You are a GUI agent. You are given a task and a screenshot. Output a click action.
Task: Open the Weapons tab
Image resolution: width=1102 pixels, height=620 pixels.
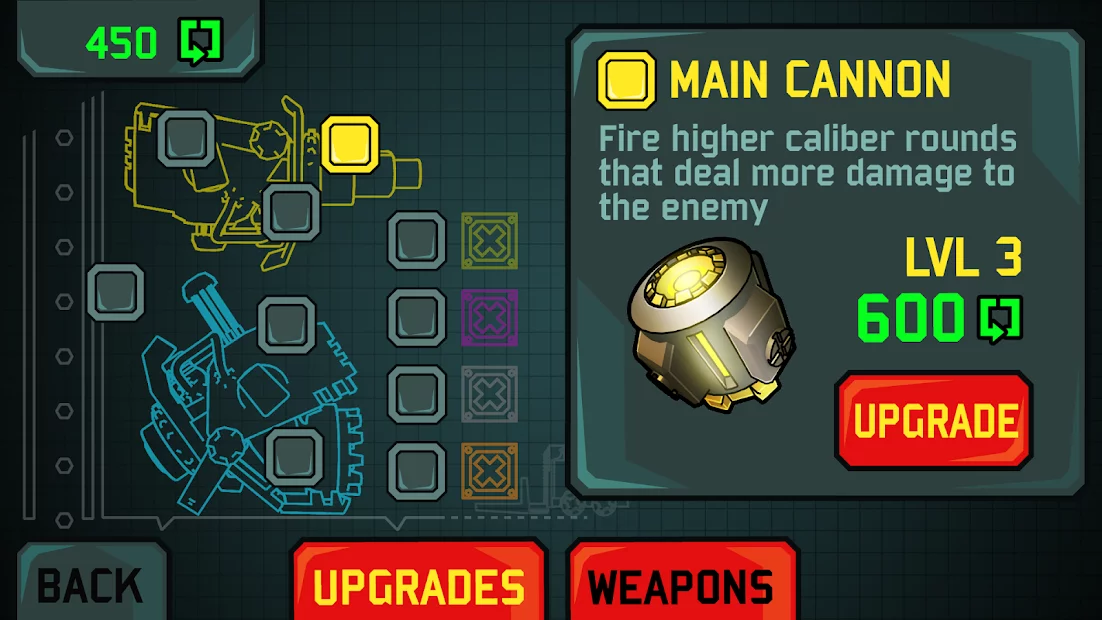[681, 585]
